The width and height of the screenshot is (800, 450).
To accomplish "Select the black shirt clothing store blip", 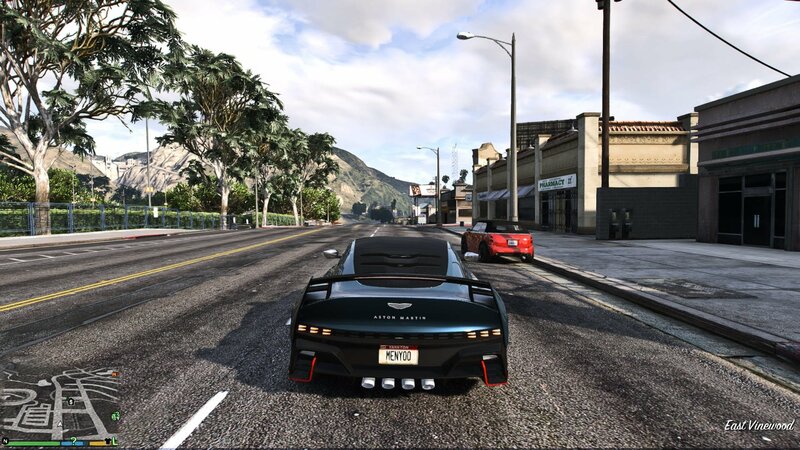I will (x=108, y=441).
